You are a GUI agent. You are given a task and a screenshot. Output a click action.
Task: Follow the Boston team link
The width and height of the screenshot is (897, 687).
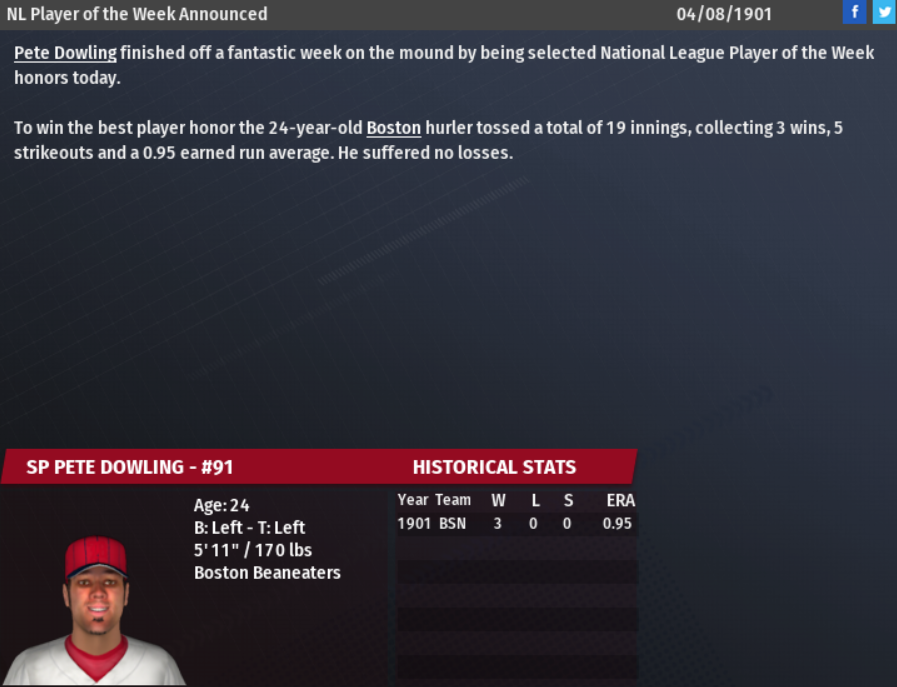coord(394,128)
